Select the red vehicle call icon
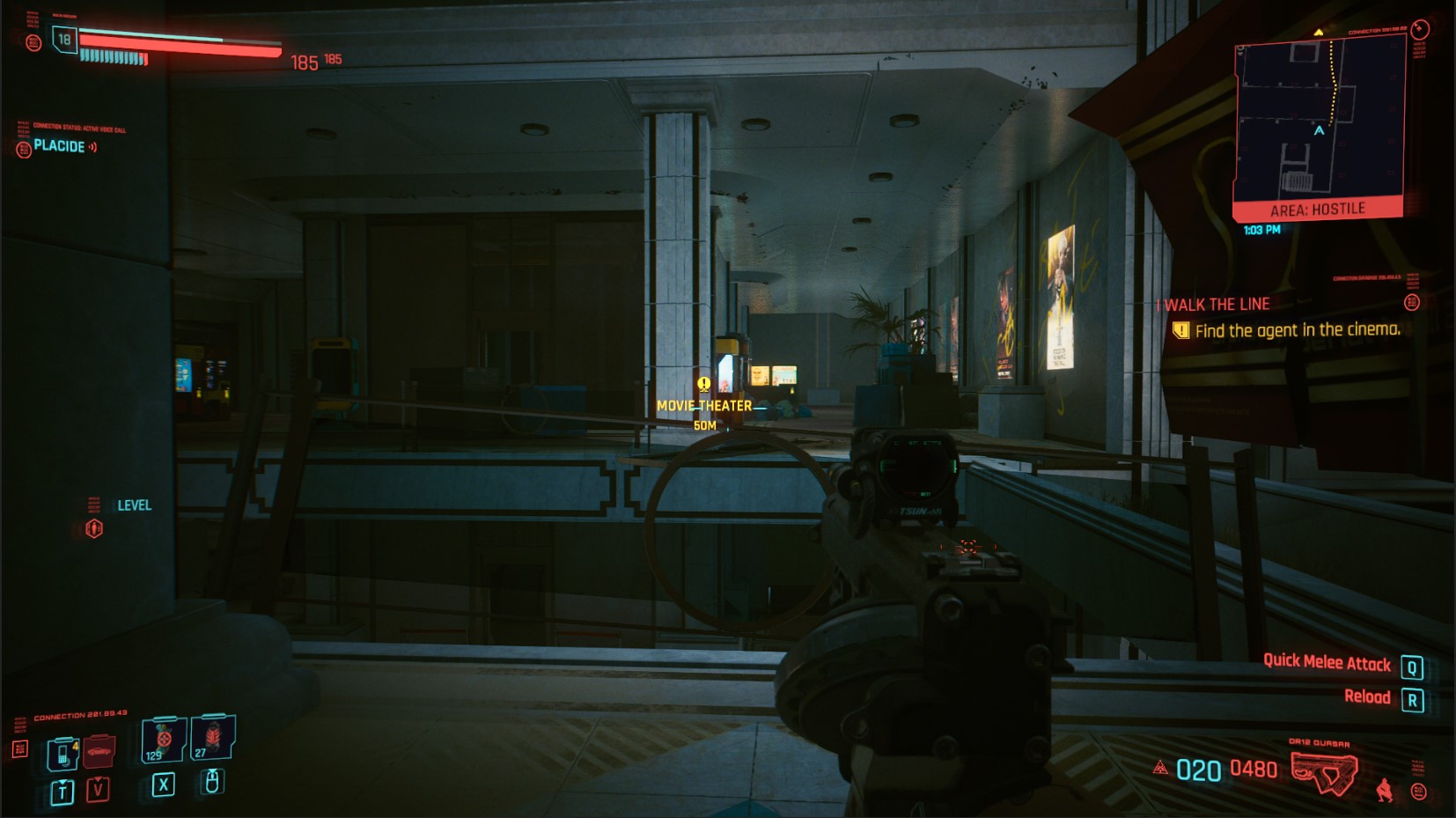Screen dimensions: 1456x818 click(99, 751)
